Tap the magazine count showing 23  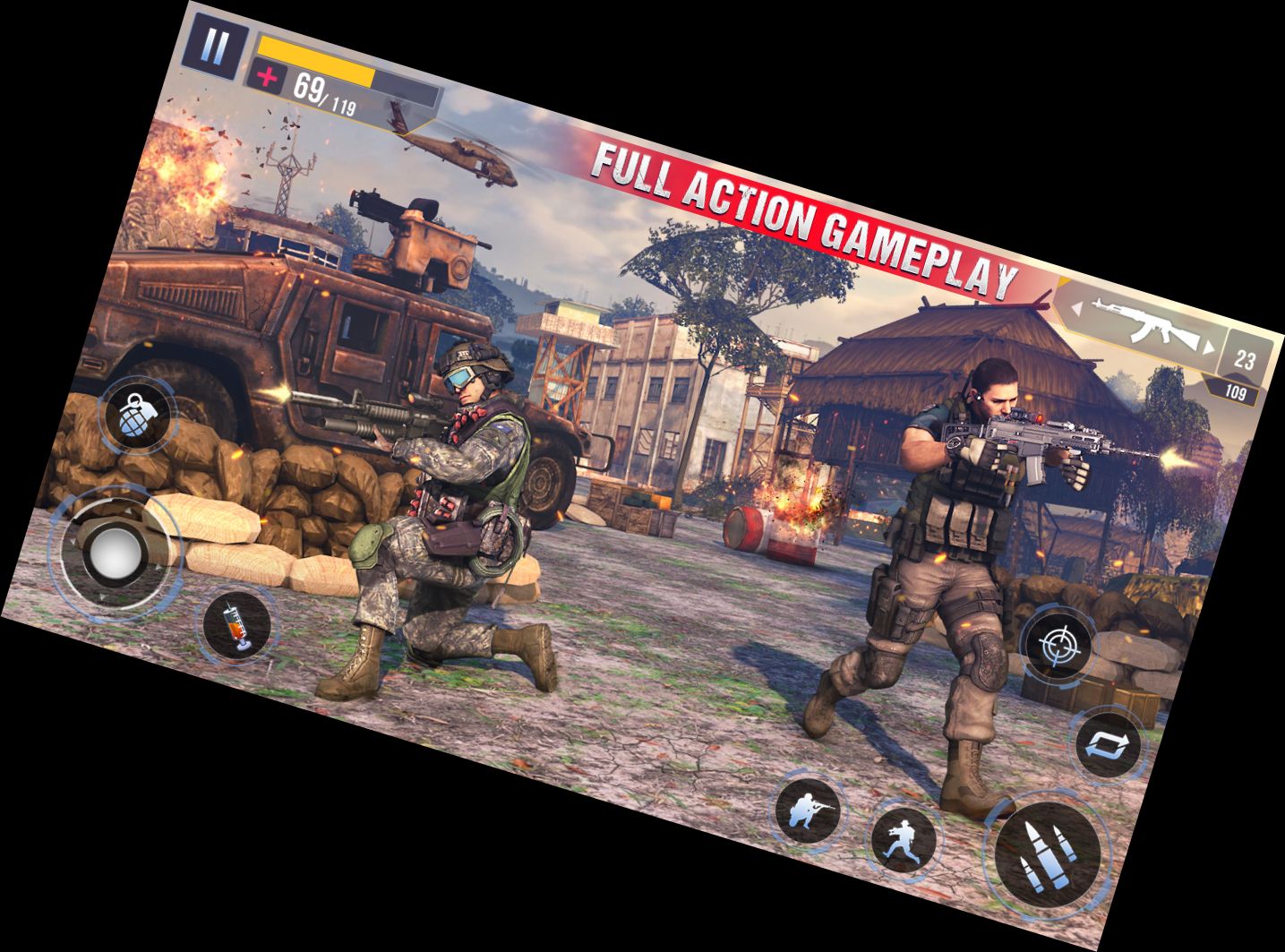click(1244, 357)
